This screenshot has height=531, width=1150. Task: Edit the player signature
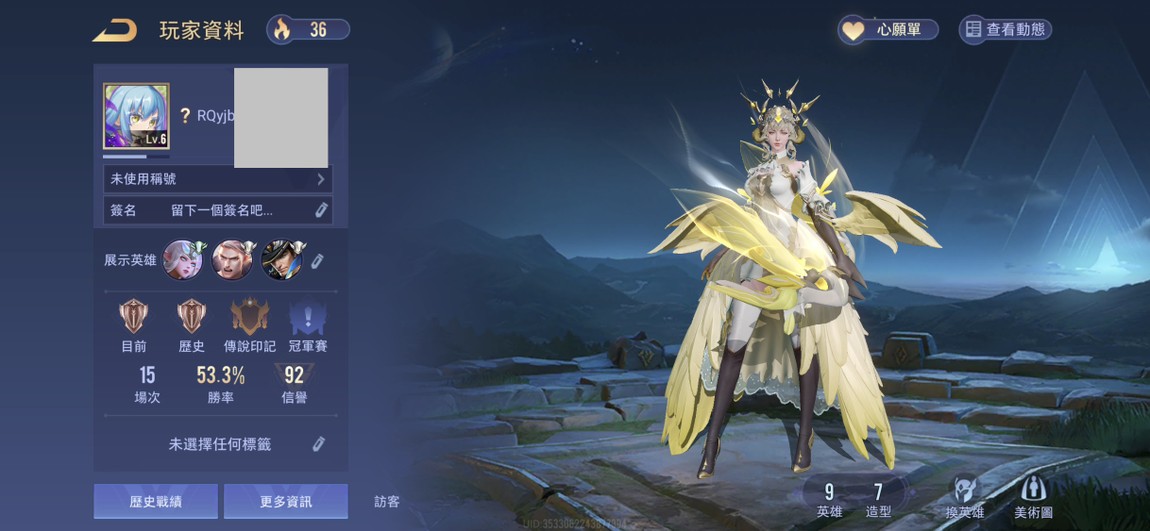tap(321, 210)
